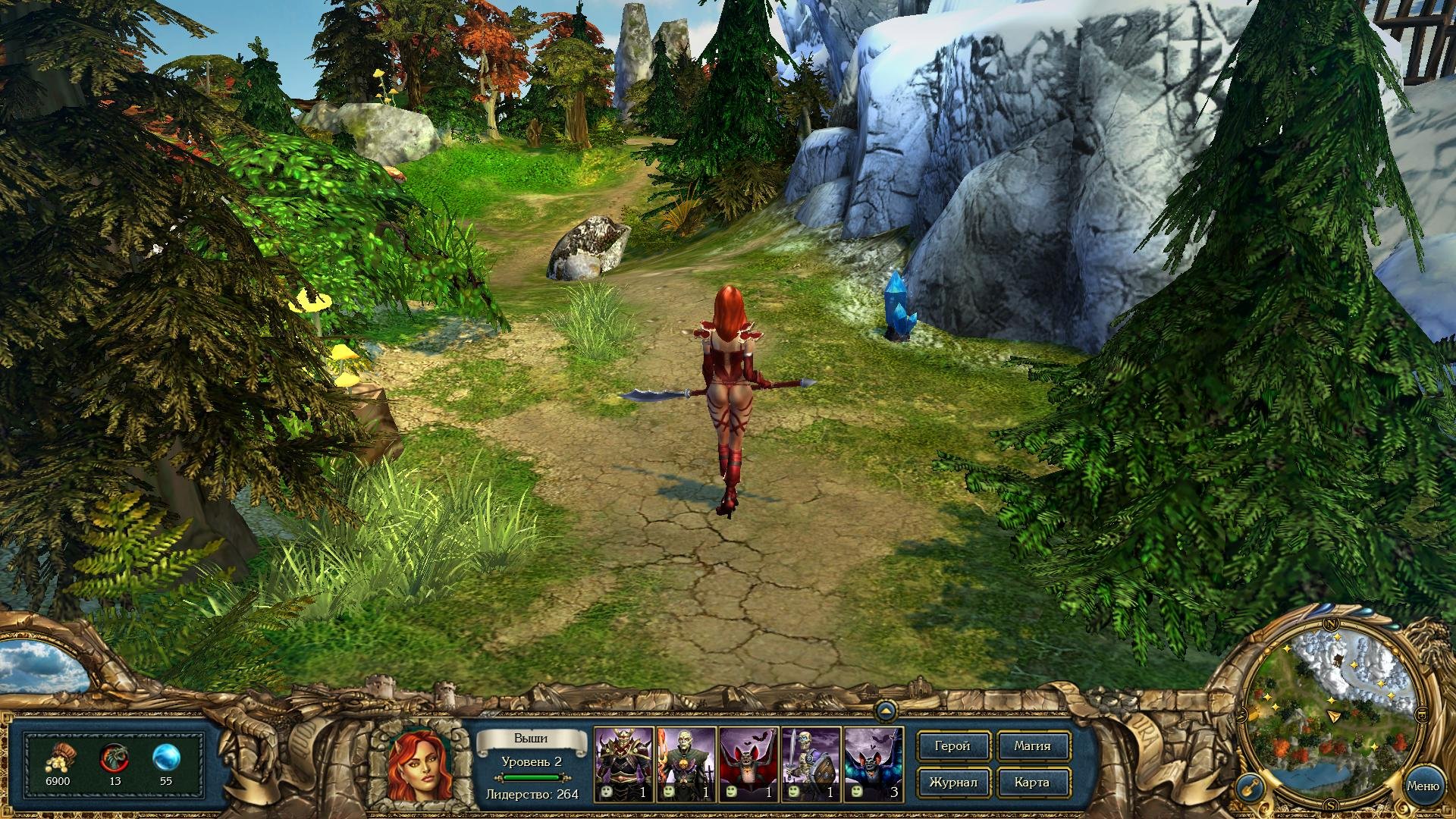Select the green-robed necromancer unit
This screenshot has height=819, width=1456.
click(686, 764)
